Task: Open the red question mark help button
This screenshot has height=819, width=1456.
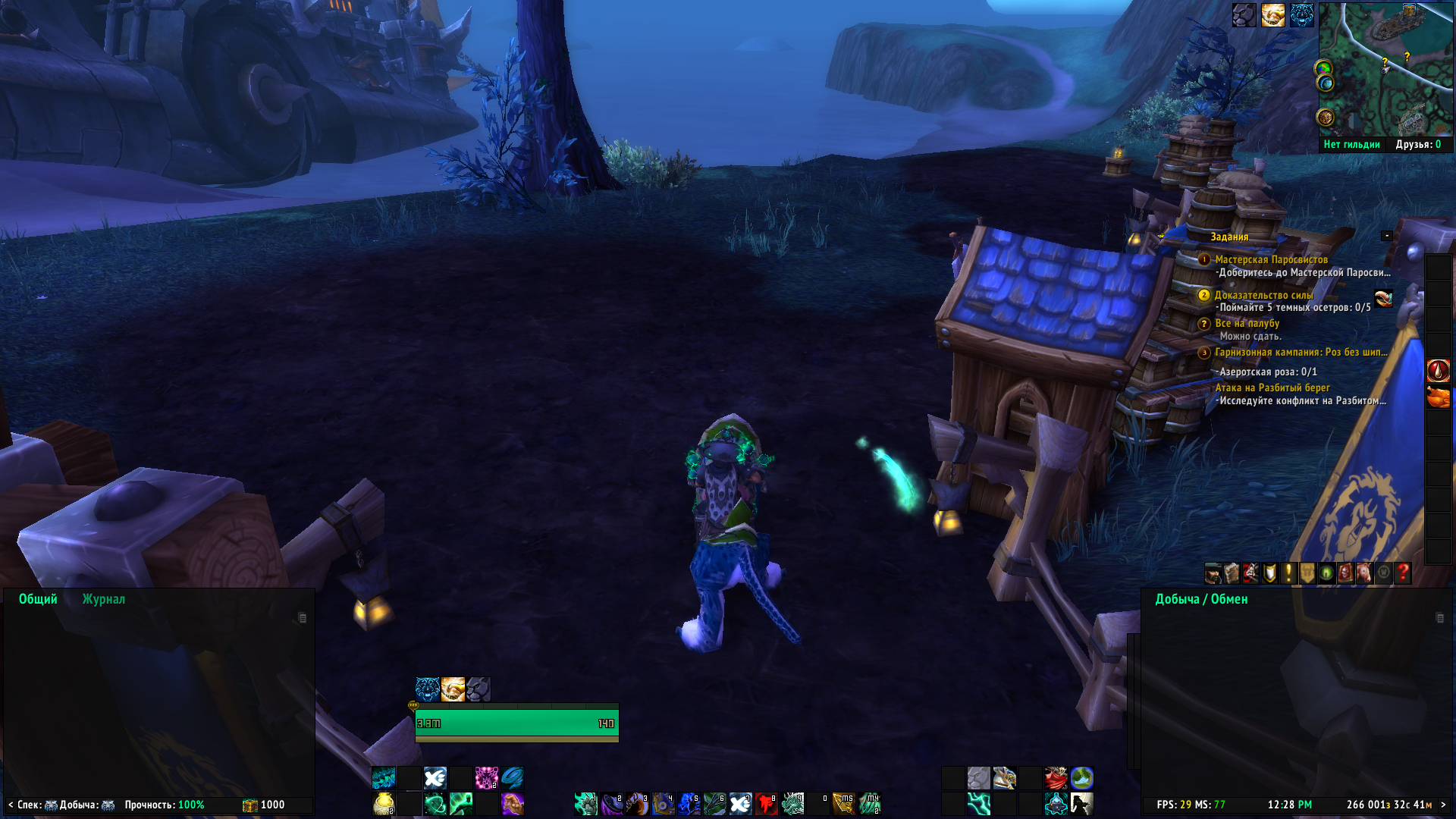Action: click(1403, 573)
